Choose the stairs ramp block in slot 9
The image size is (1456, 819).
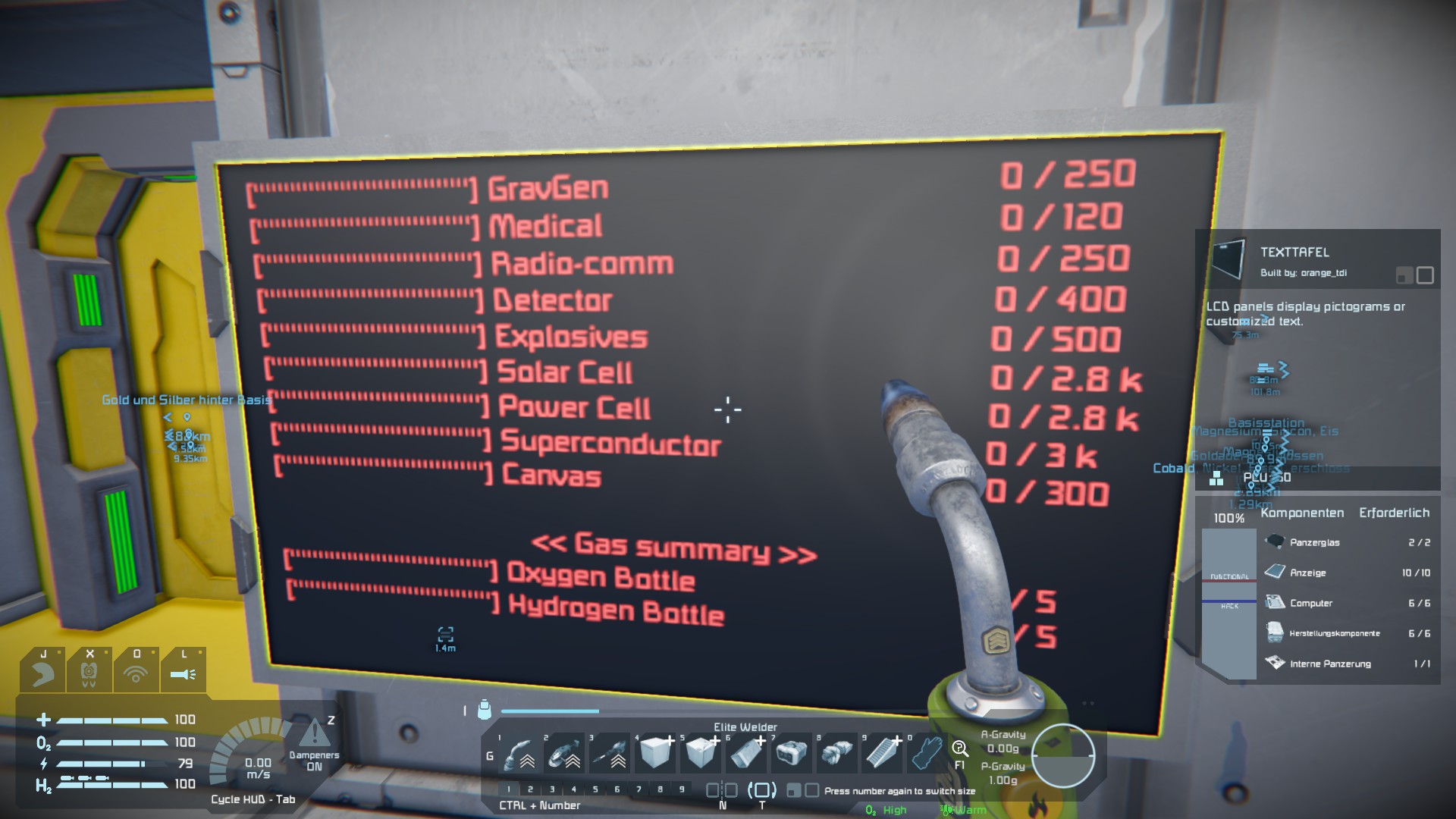883,754
